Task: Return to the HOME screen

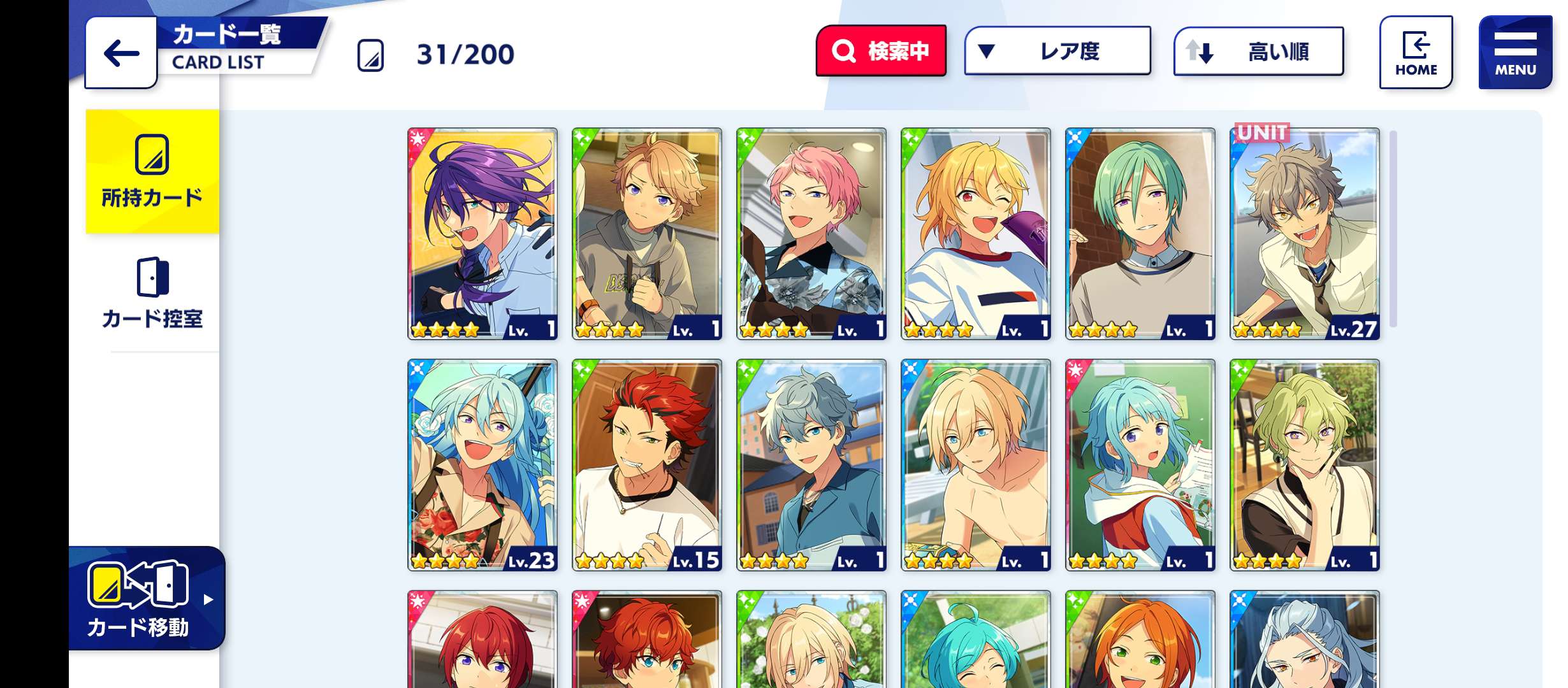Action: (1416, 52)
